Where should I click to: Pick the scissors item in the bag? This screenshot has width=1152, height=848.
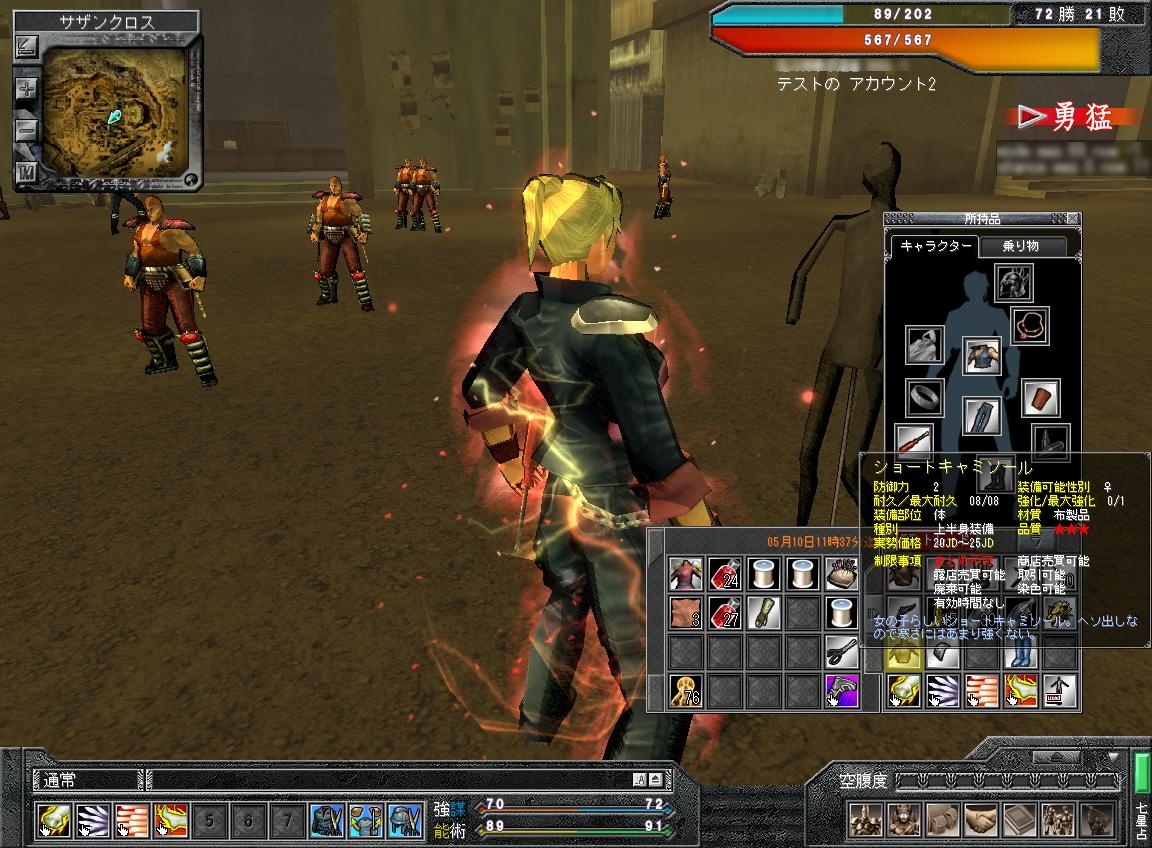(842, 652)
